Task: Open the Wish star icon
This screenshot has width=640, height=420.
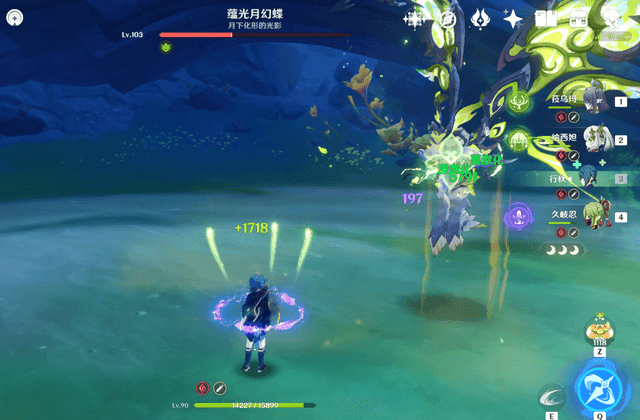Action: [513, 18]
